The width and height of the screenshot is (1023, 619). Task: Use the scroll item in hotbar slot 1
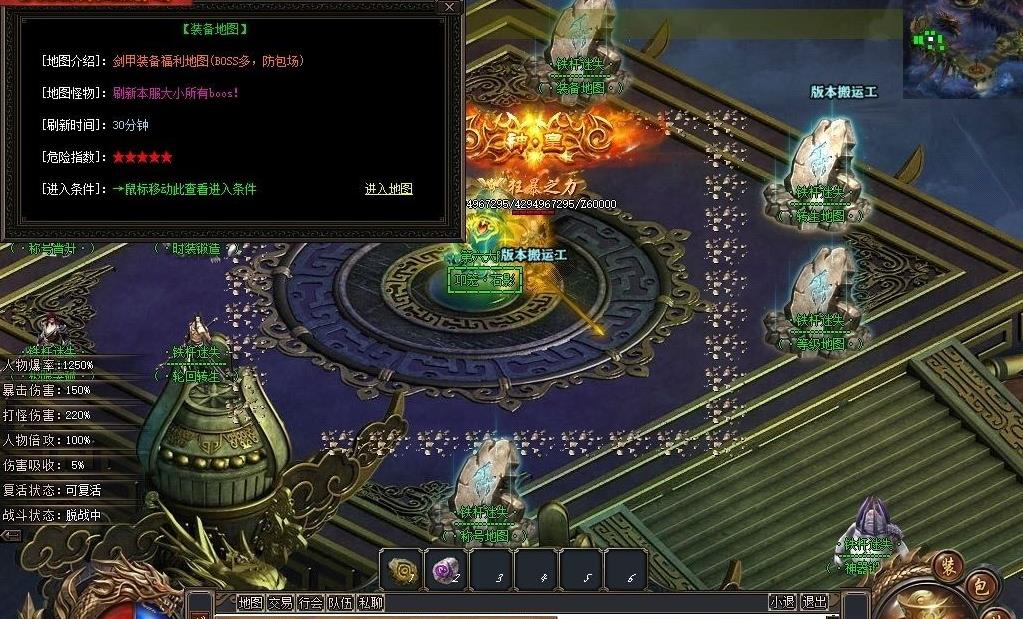[402, 570]
